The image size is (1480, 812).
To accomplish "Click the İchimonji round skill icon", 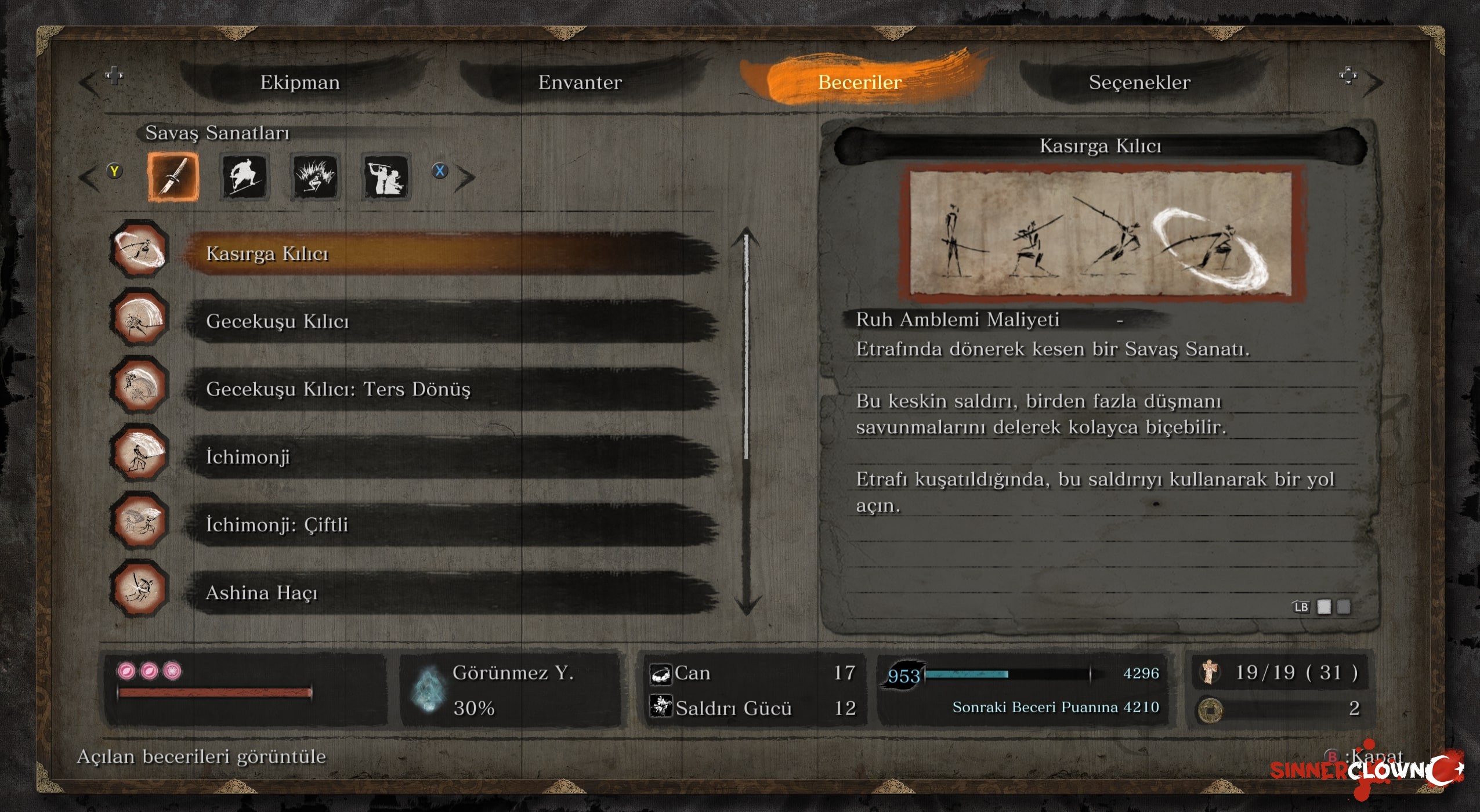I will (x=139, y=453).
